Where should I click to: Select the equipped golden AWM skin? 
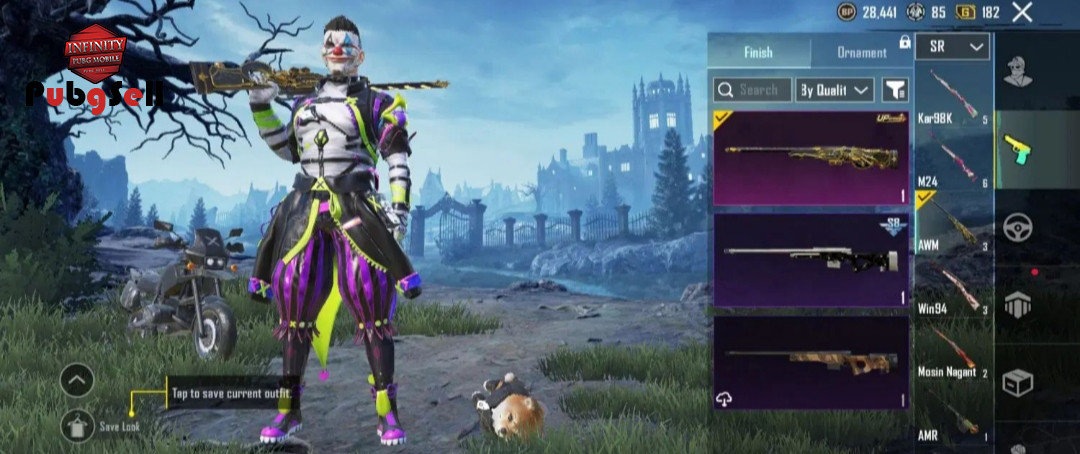(x=811, y=157)
